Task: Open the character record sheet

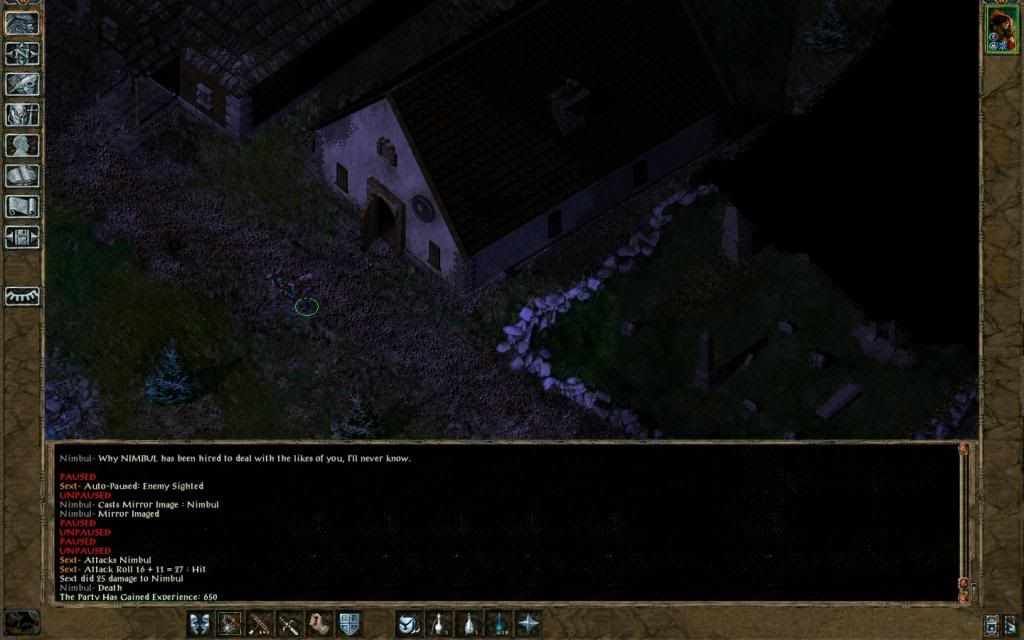Action: [x=22, y=146]
